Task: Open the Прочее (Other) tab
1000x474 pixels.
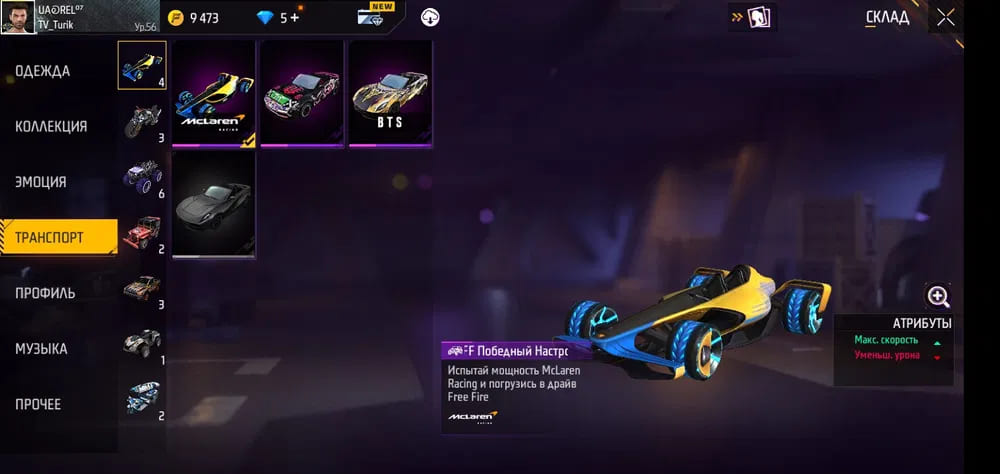Action: [38, 404]
